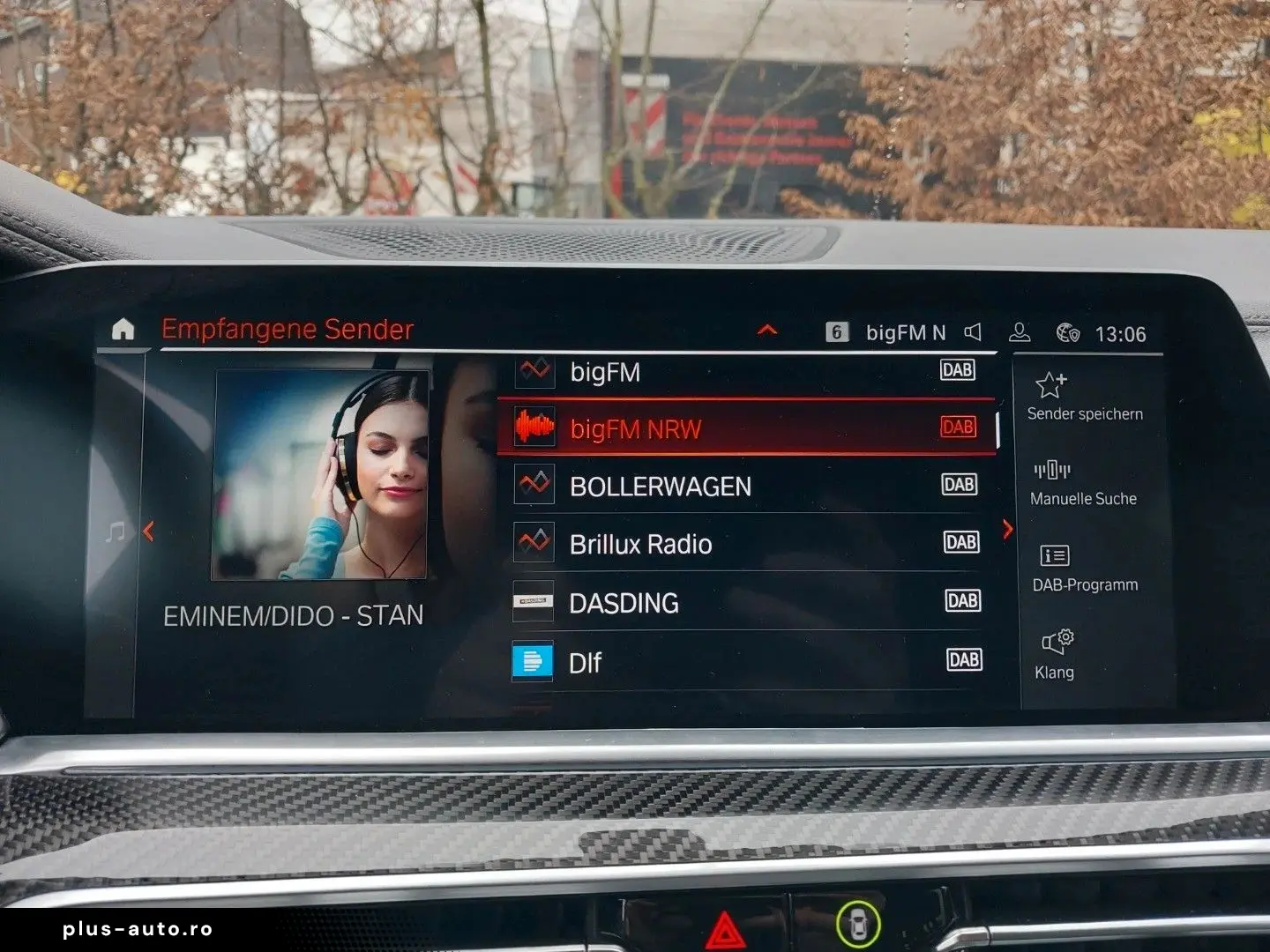
Task: Select the headphones album artwork
Action: [x=320, y=474]
